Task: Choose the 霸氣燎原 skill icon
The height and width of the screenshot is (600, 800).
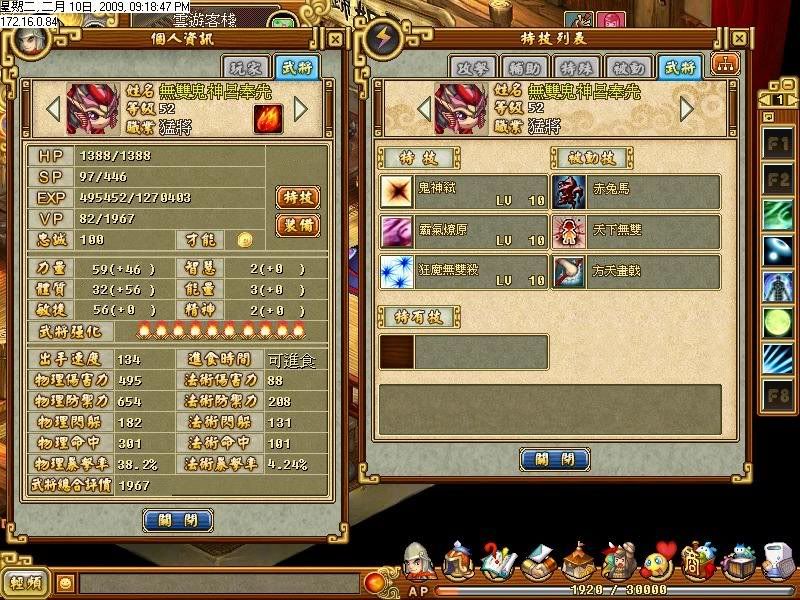Action: 397,232
